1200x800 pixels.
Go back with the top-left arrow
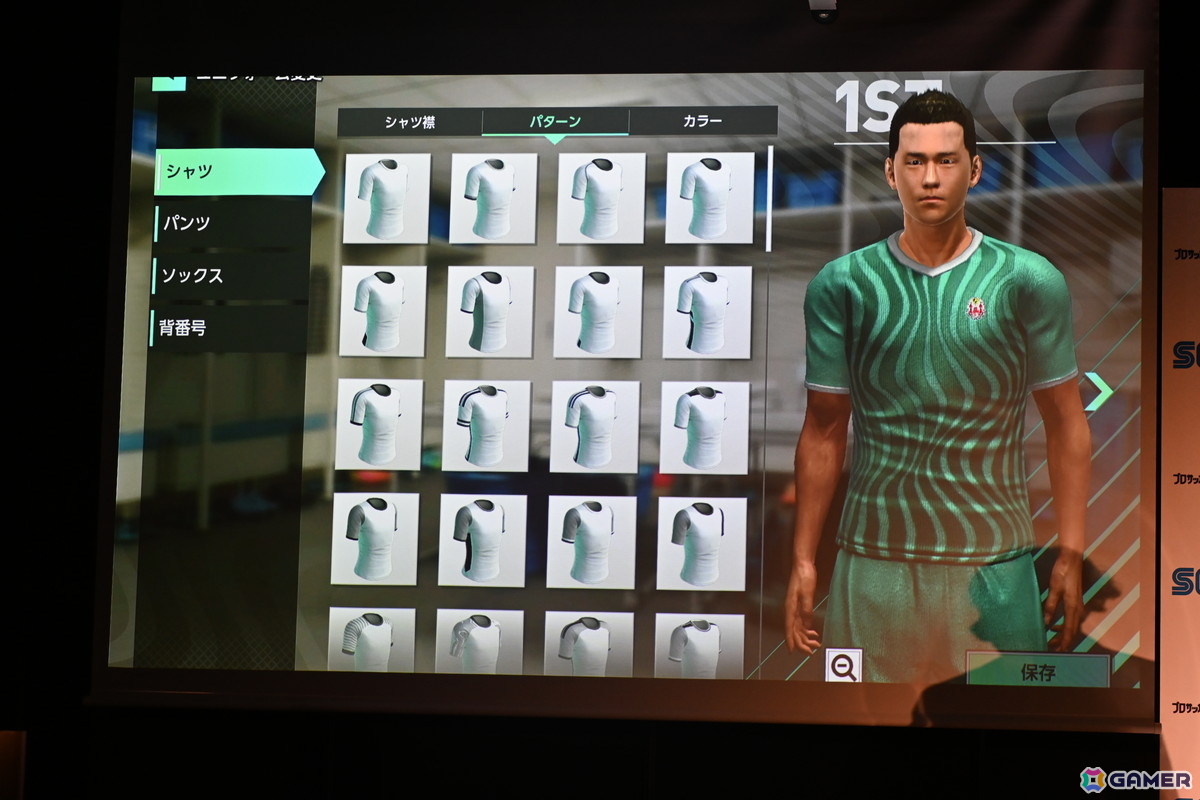tap(168, 81)
